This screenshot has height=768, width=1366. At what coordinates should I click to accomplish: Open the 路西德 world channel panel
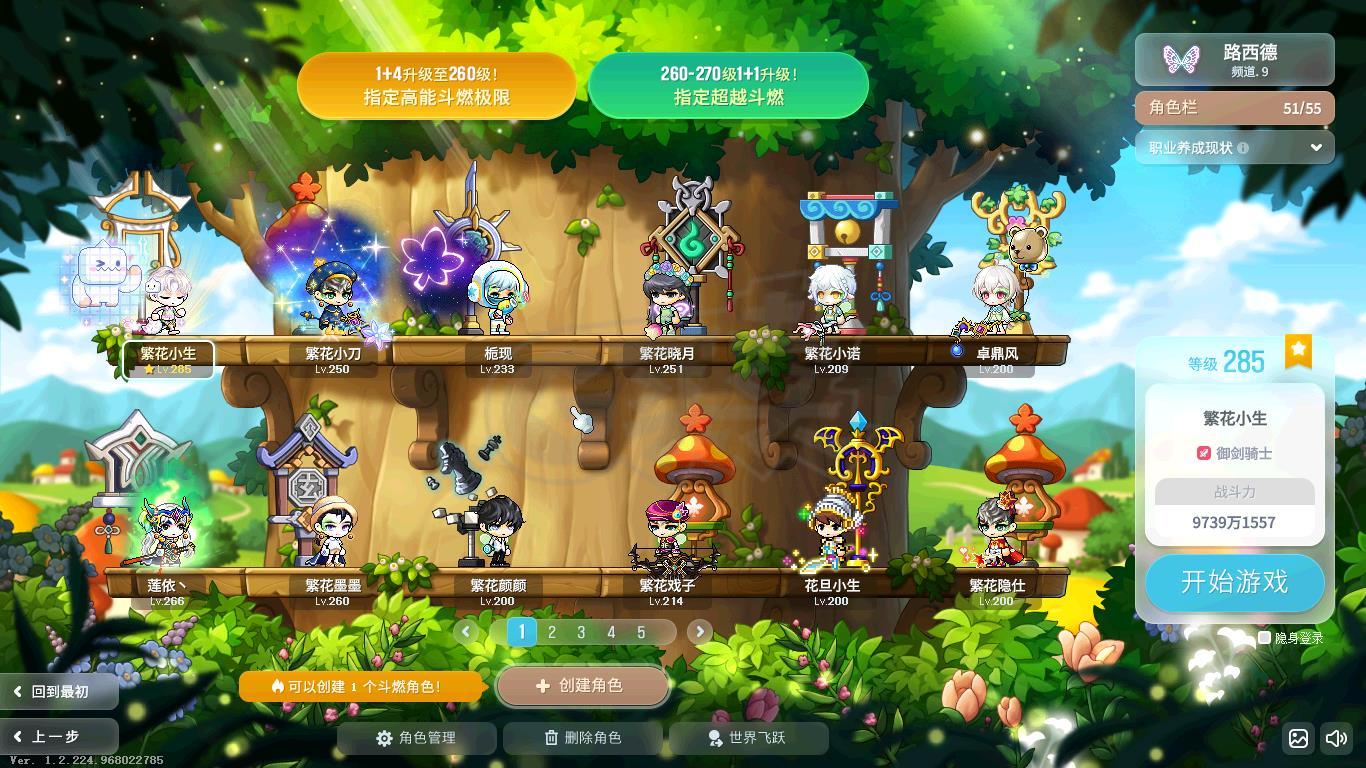1234,59
